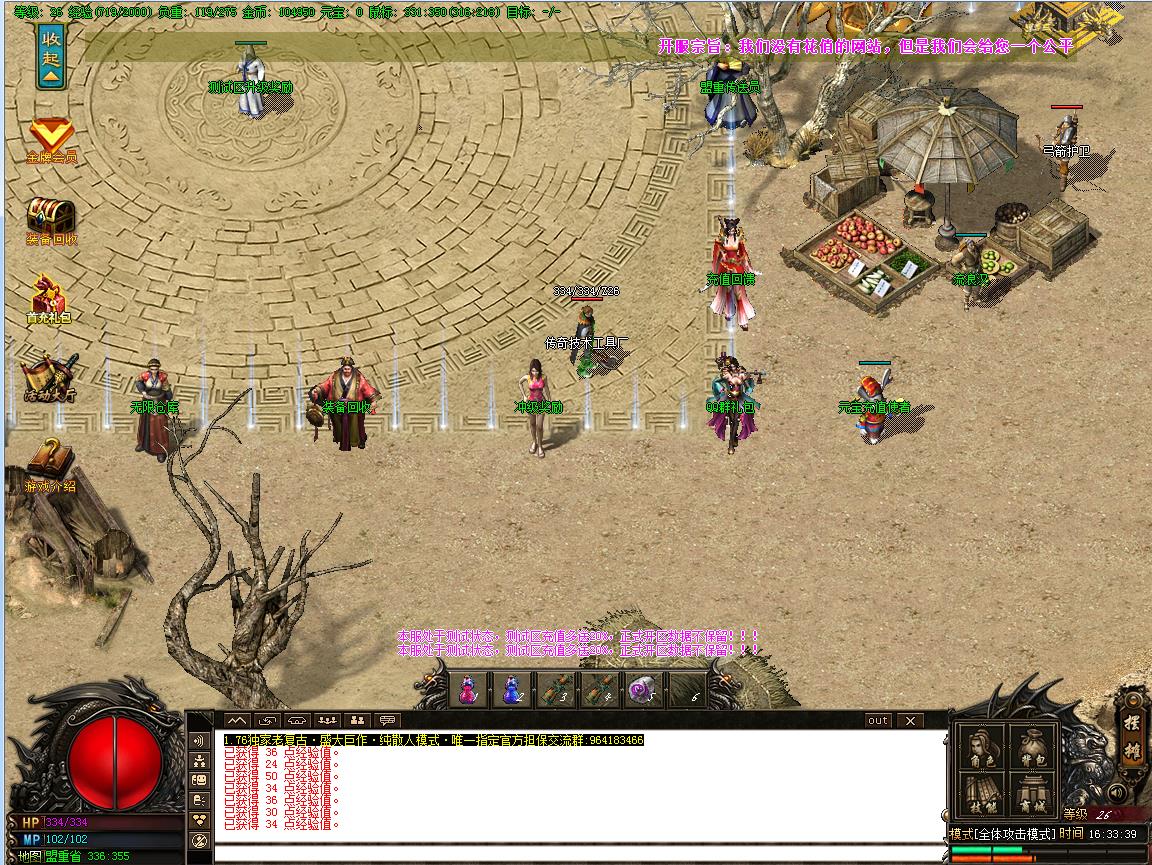Close the chat window with X
The height and width of the screenshot is (865, 1152).
[909, 720]
